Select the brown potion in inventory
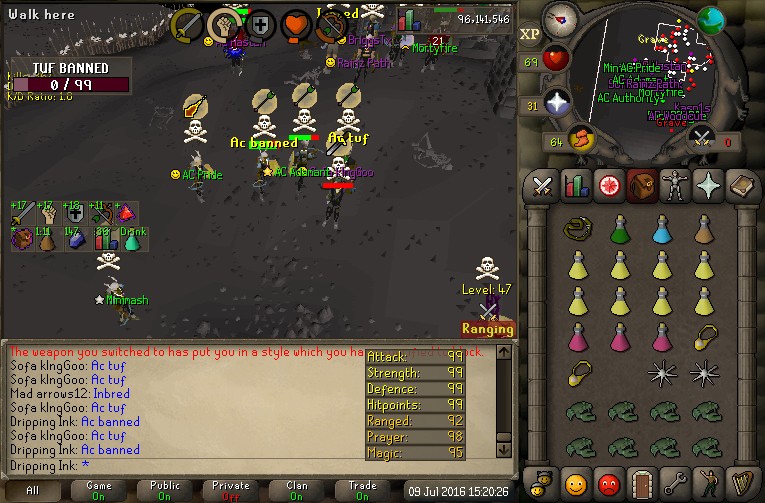The width and height of the screenshot is (765, 503). pos(705,230)
